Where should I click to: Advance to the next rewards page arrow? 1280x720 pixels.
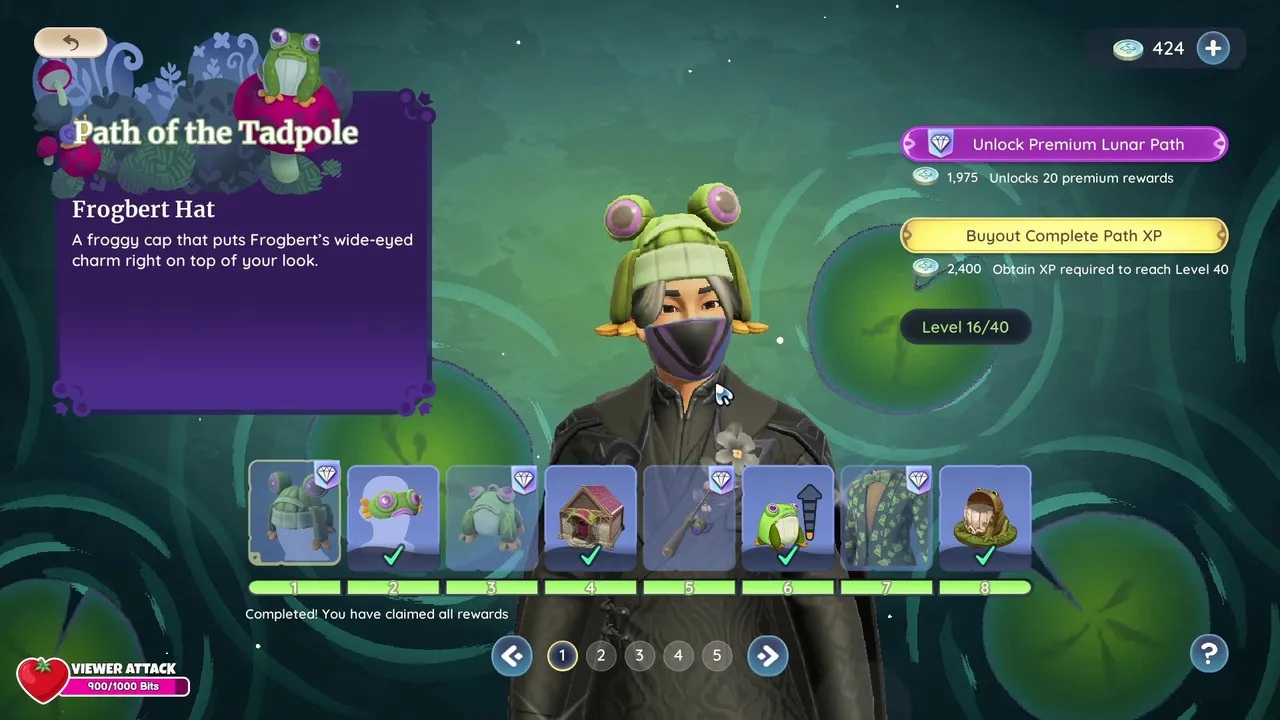coord(767,656)
